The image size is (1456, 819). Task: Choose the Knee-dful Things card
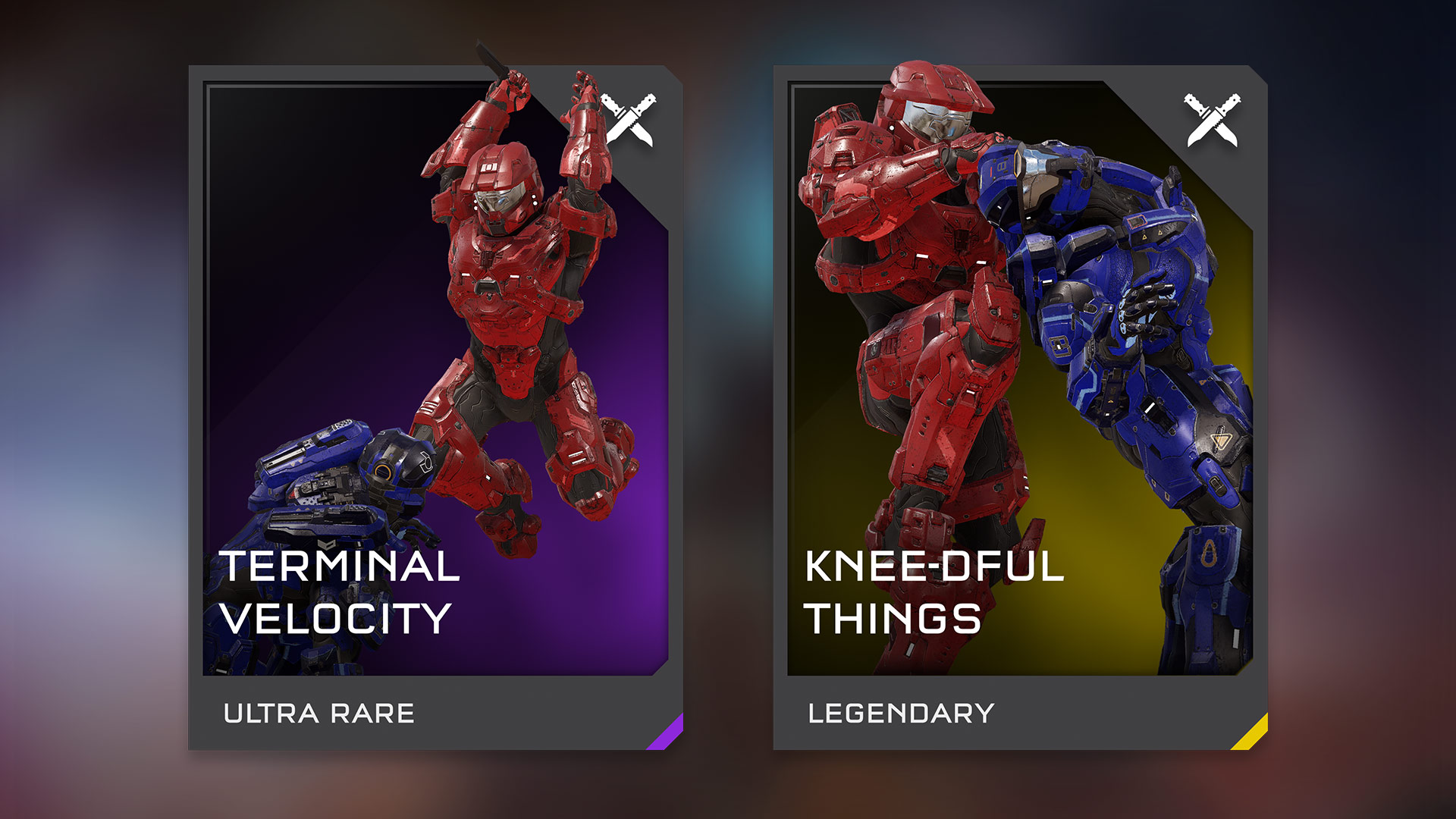point(1020,408)
